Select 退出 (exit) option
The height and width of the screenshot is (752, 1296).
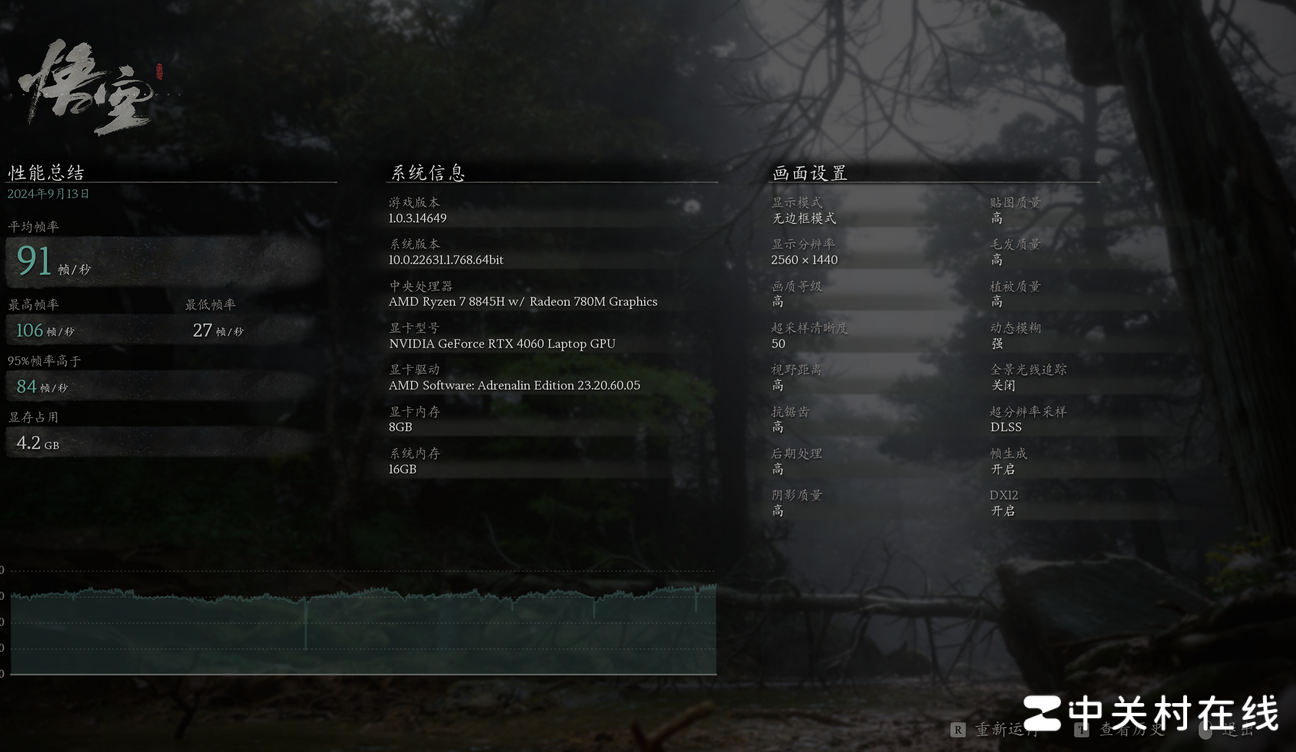tap(1236, 730)
